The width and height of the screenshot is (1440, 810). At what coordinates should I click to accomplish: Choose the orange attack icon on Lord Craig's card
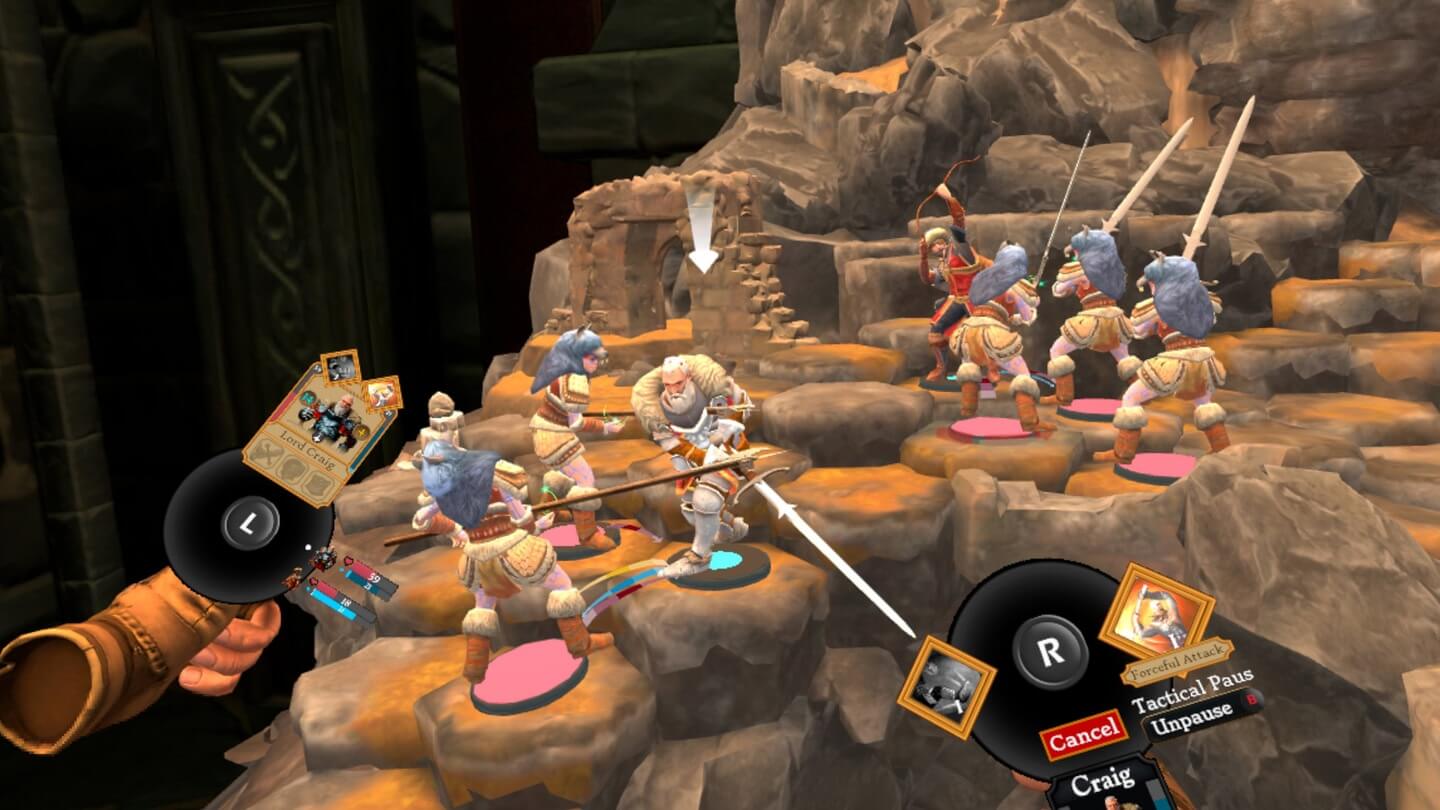[x=380, y=394]
